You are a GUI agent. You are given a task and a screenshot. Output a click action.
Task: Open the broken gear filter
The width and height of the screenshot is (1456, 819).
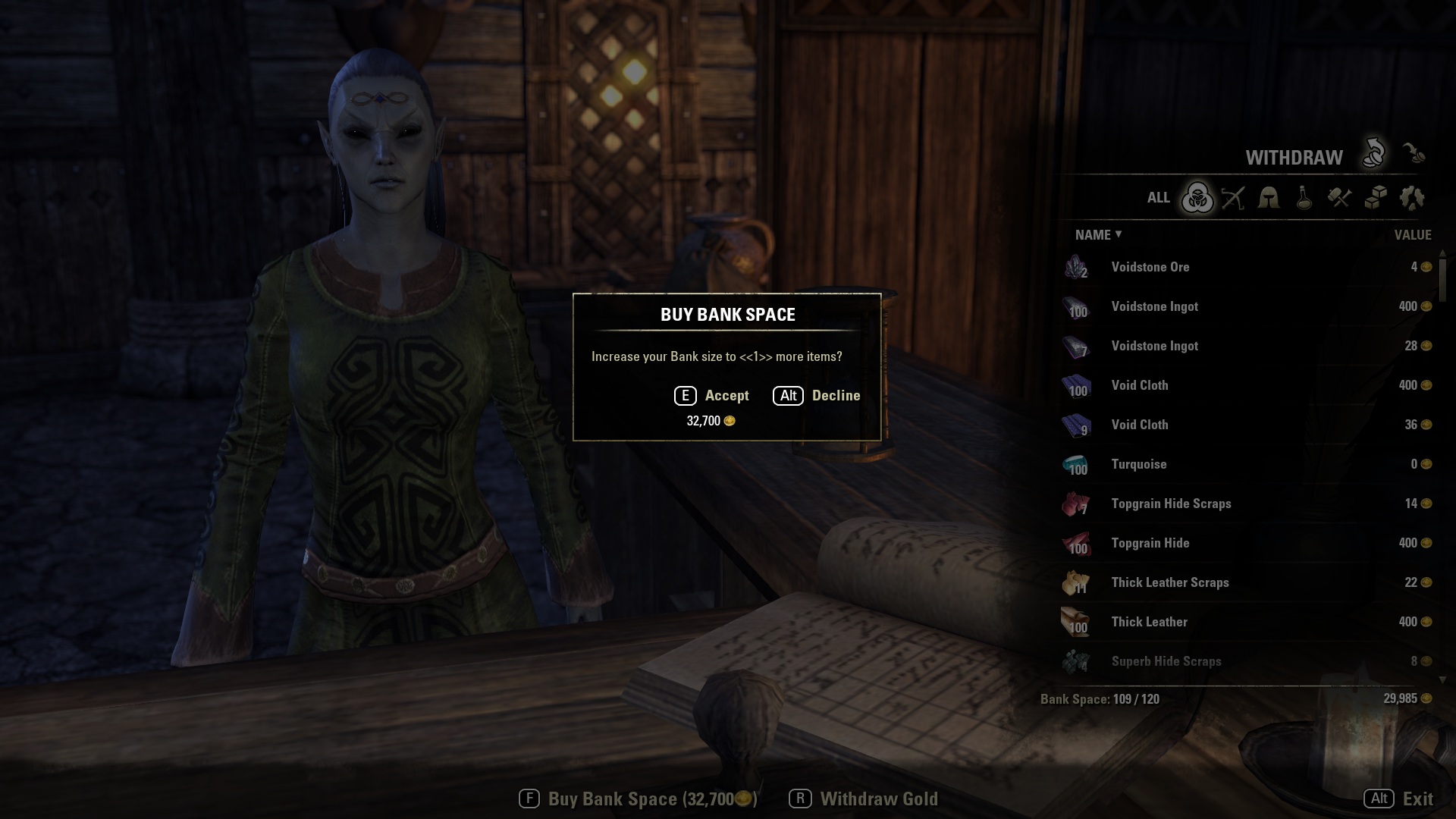pyautogui.click(x=1412, y=199)
